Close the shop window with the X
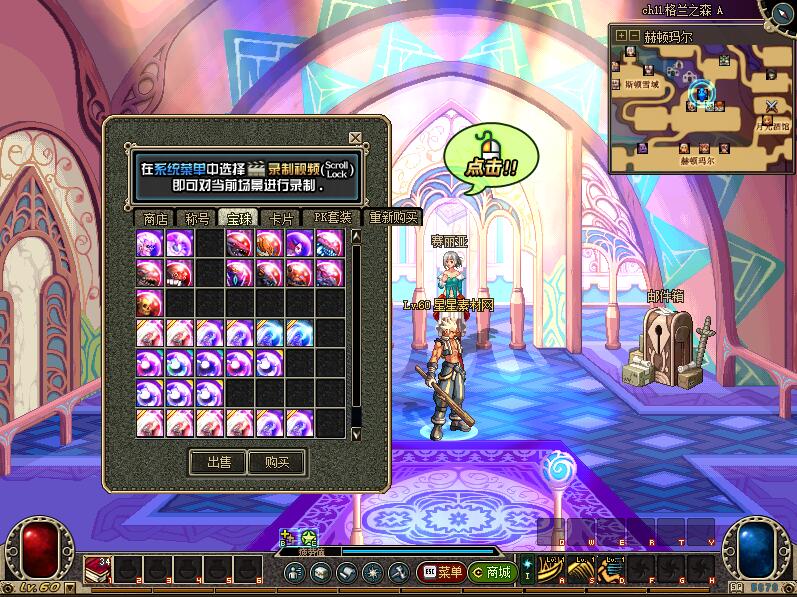Viewport: 797px width, 597px height. click(355, 138)
